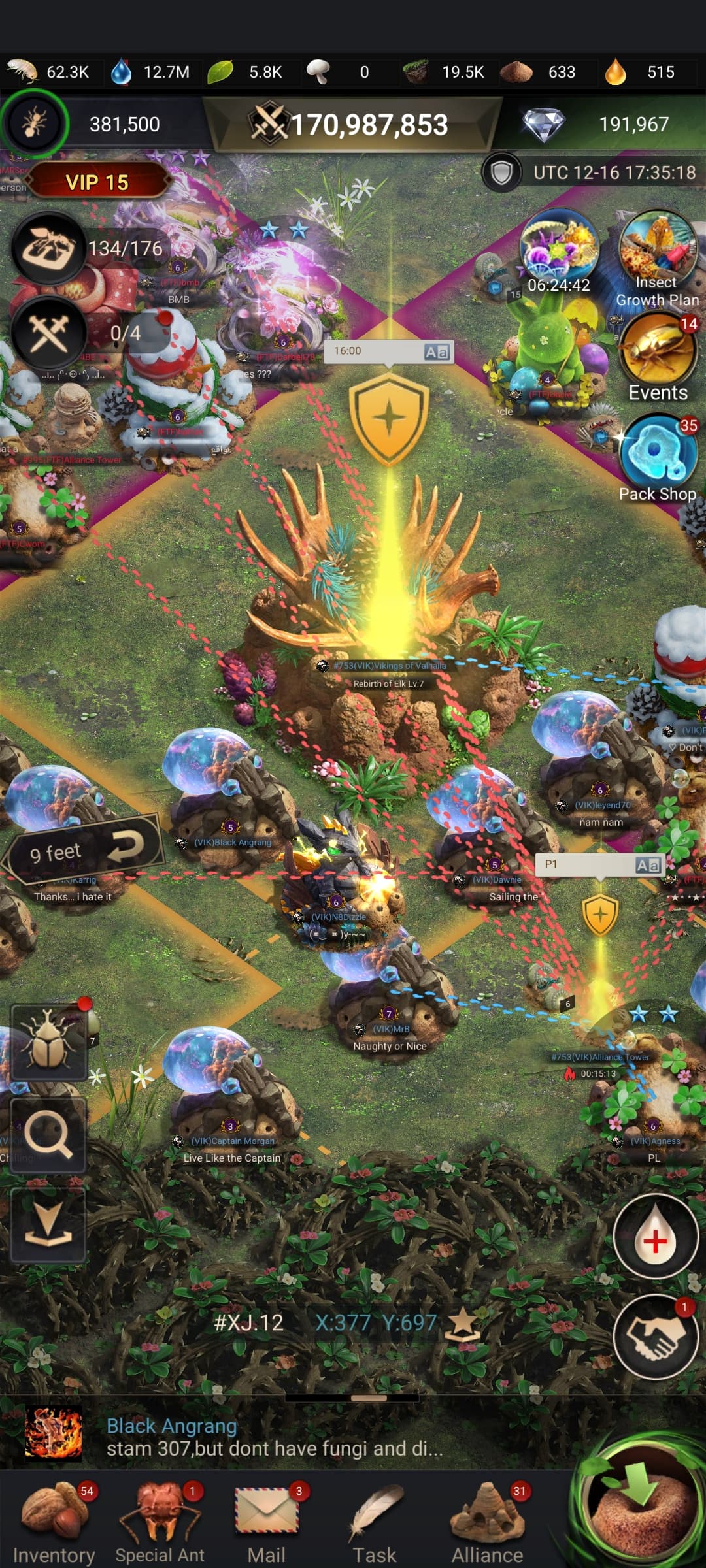
Task: Open the Alliance menu
Action: 487,1521
